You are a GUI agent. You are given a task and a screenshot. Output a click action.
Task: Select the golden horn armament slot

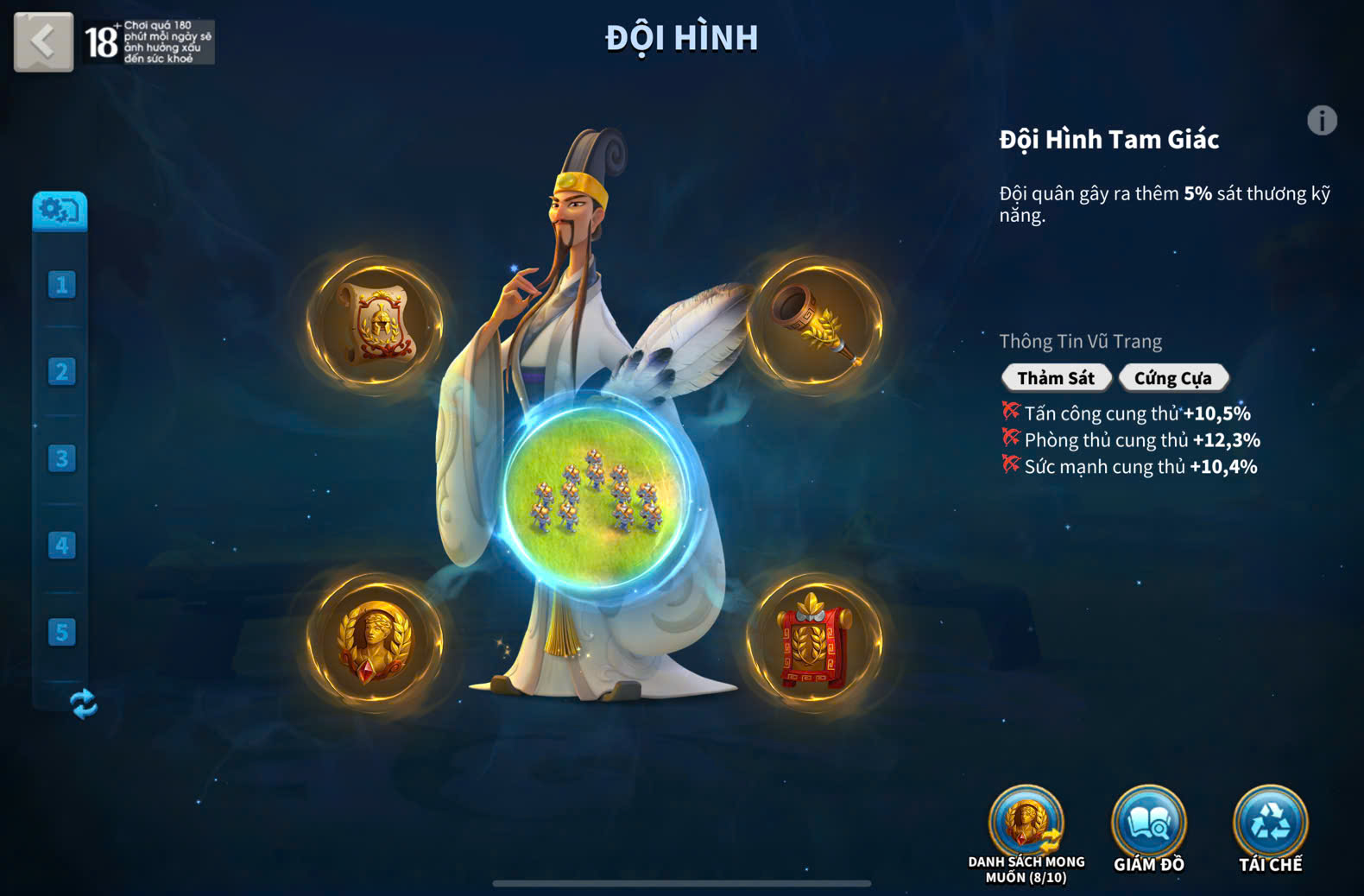click(814, 324)
